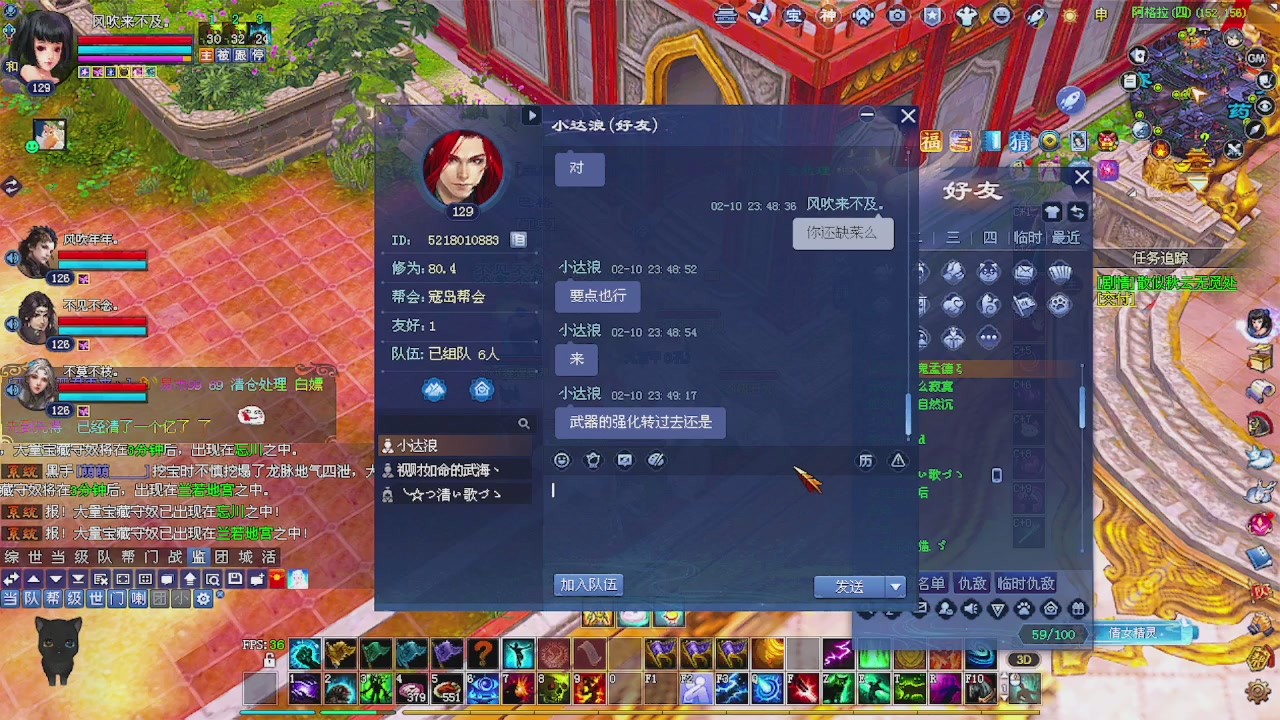Screen dimensions: 1280x720
Task: Open the emoji picker in the chat window
Action: coord(561,459)
